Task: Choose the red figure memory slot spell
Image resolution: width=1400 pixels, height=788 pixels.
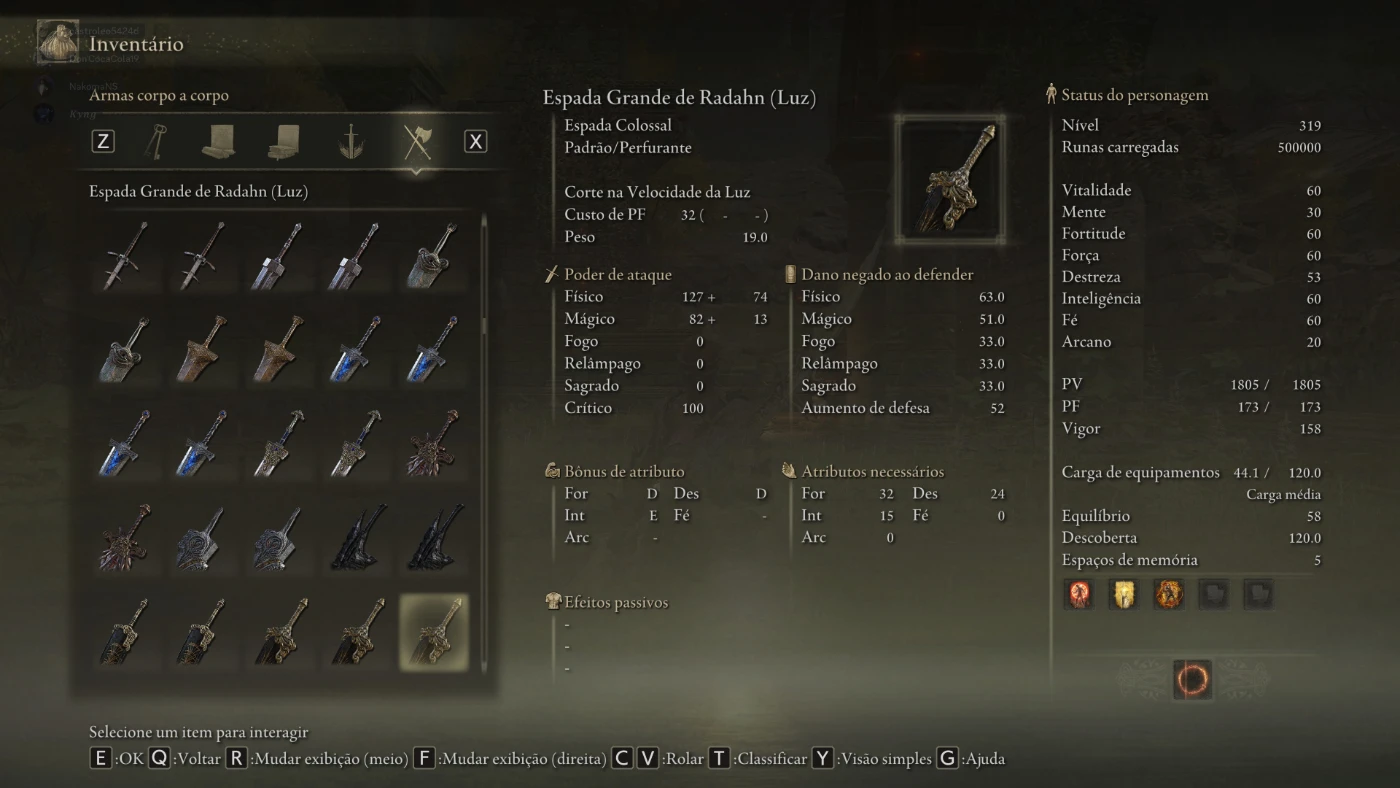Action: click(1080, 594)
